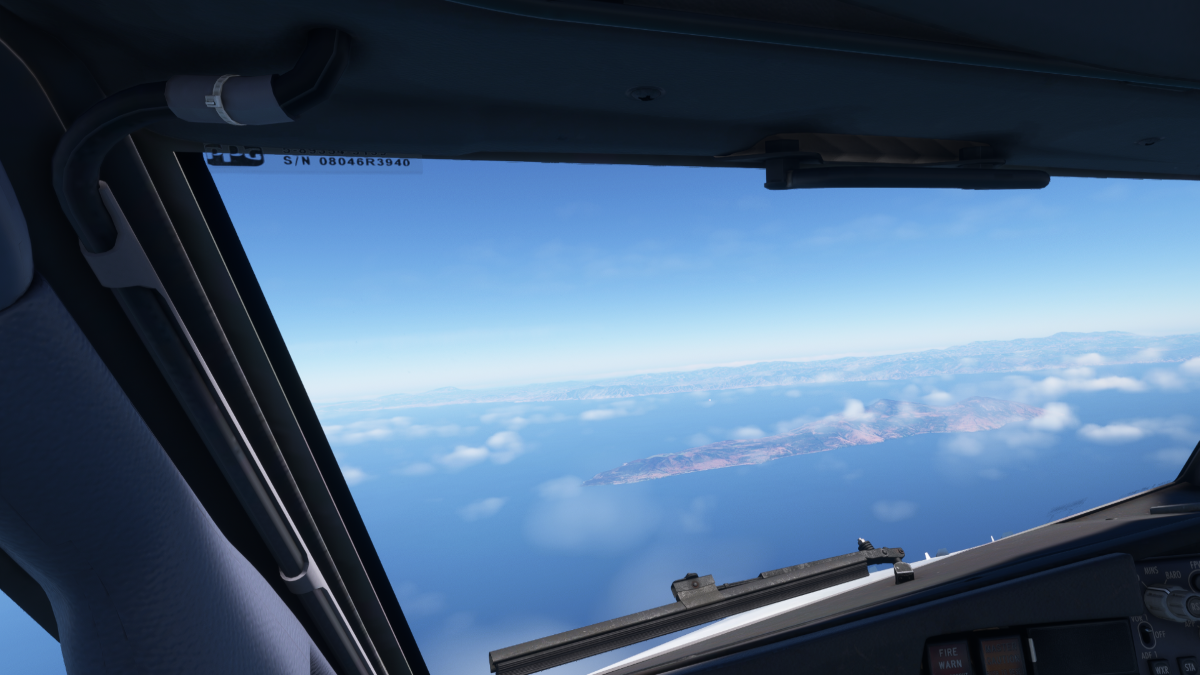This screenshot has width=1200, height=675.
Task: Toggle the STA map button
Action: click(1188, 666)
